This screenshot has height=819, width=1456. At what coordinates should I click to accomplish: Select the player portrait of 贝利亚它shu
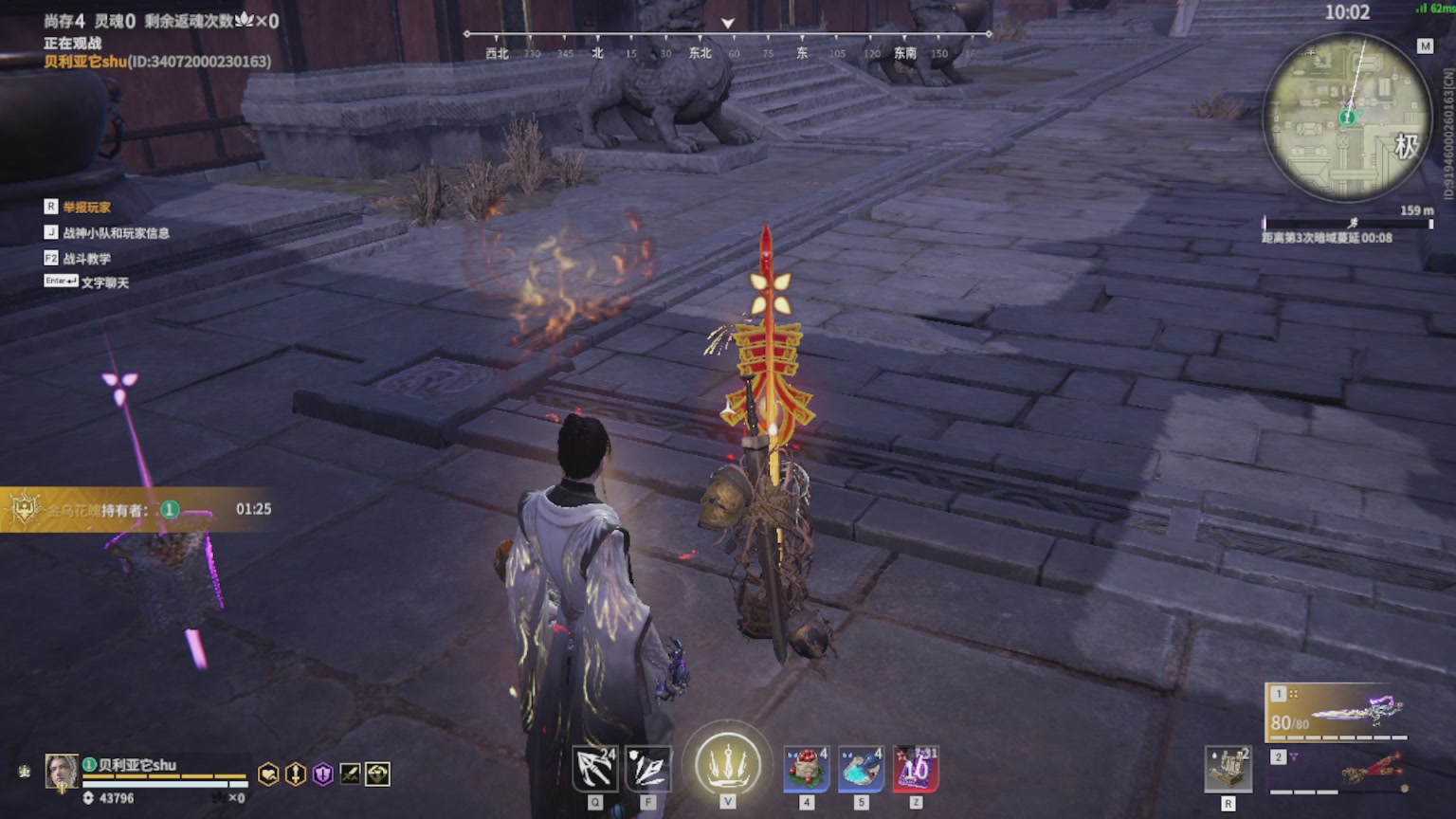point(62,772)
